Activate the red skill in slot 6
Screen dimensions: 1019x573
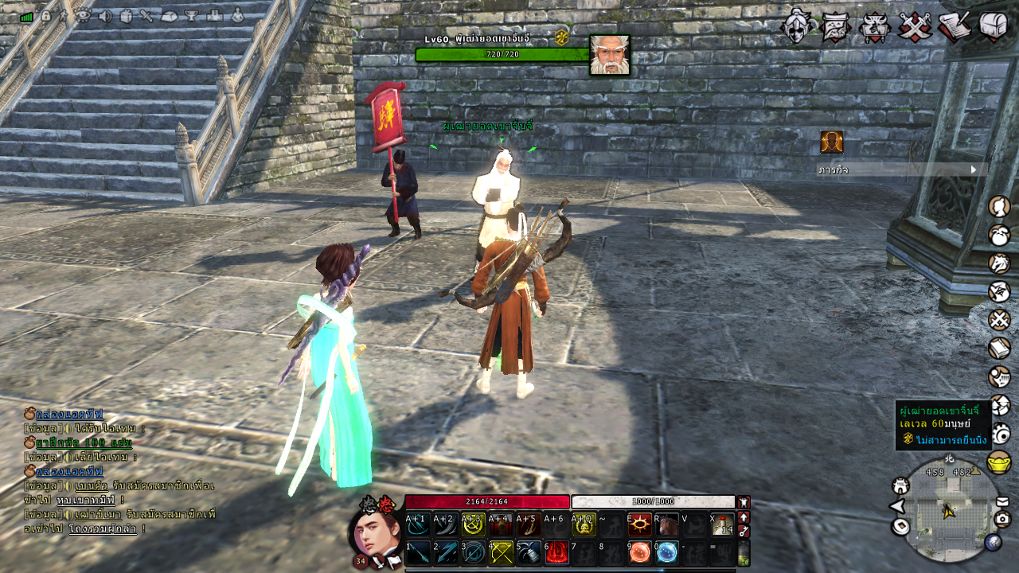555,551
